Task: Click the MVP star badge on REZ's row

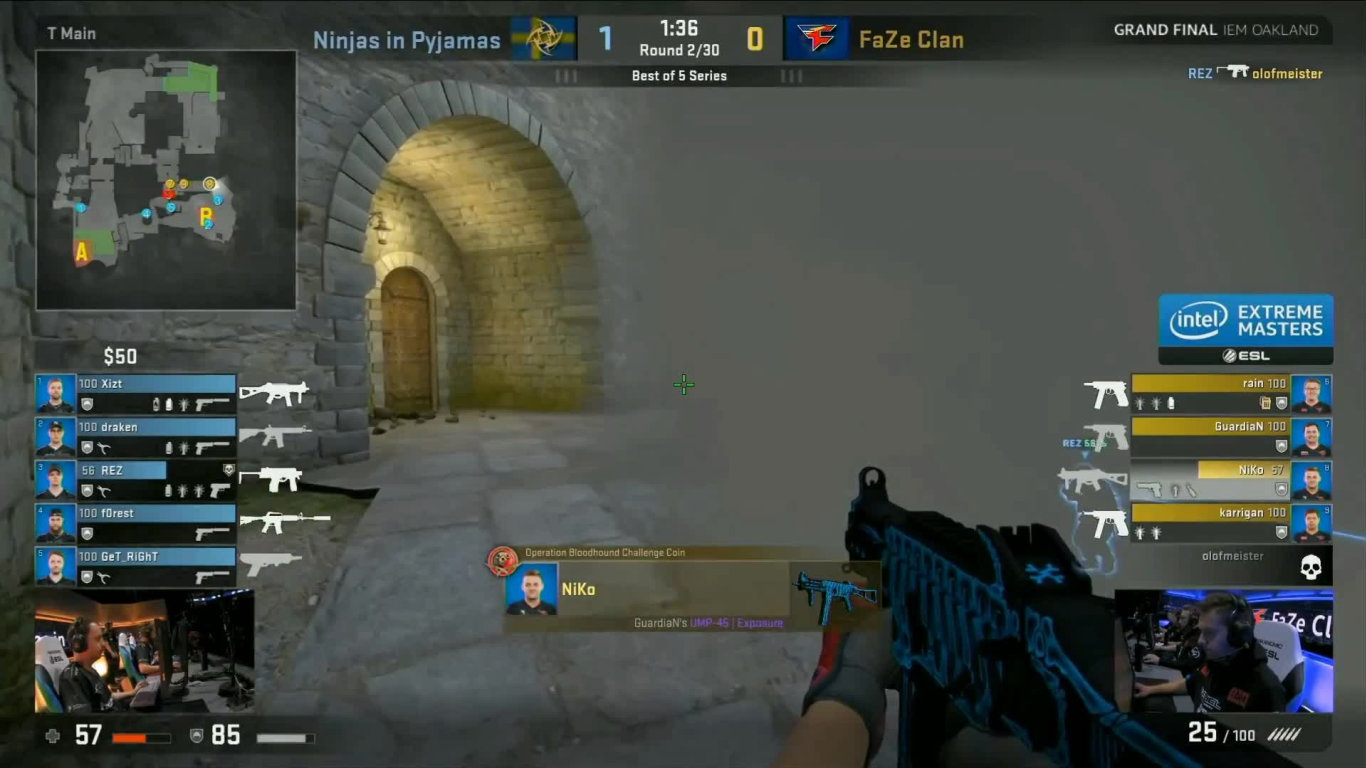Action: [229, 471]
